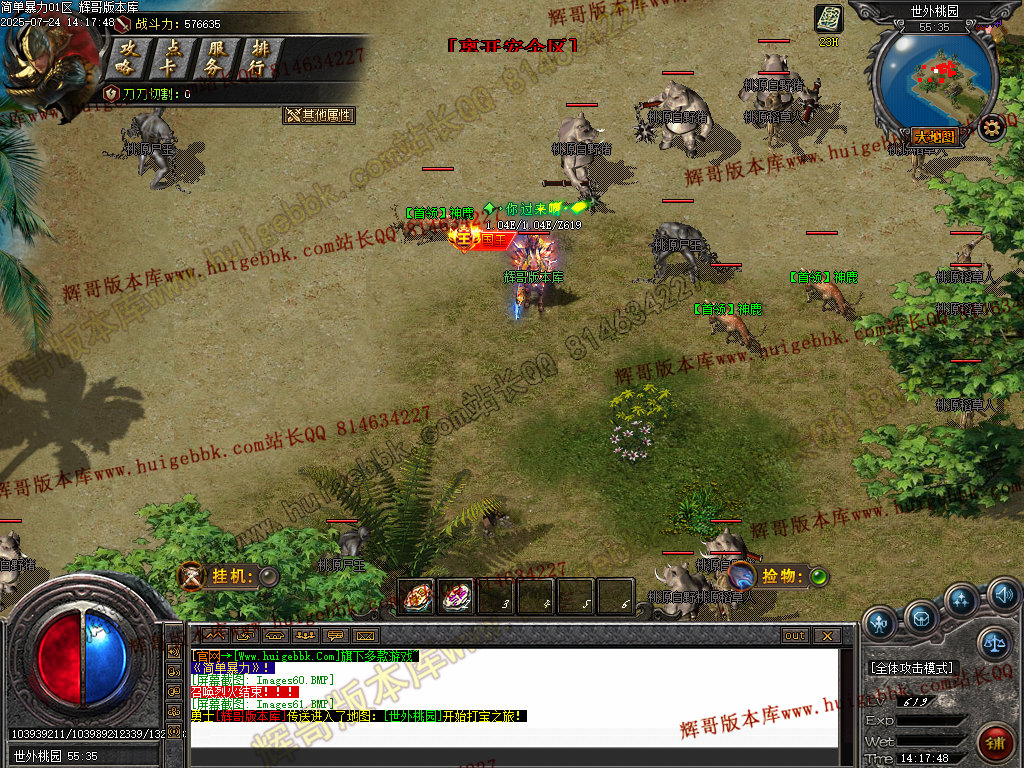Viewport: 1024px width, 768px height.
Task: Toggle the 挂机 auto-battle switch
Action: pyautogui.click(x=268, y=576)
